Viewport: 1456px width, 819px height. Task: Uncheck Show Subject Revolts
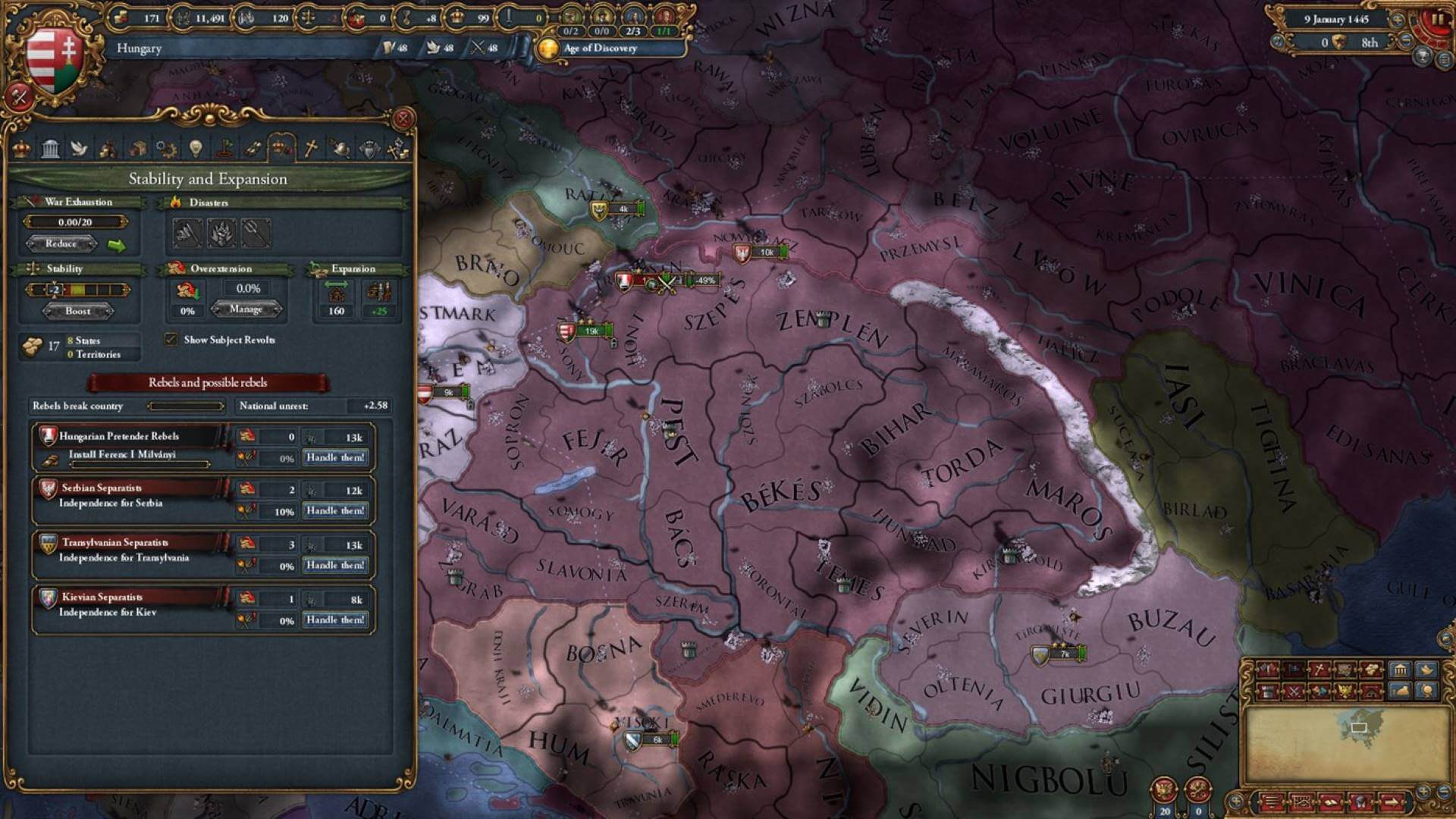pos(170,340)
